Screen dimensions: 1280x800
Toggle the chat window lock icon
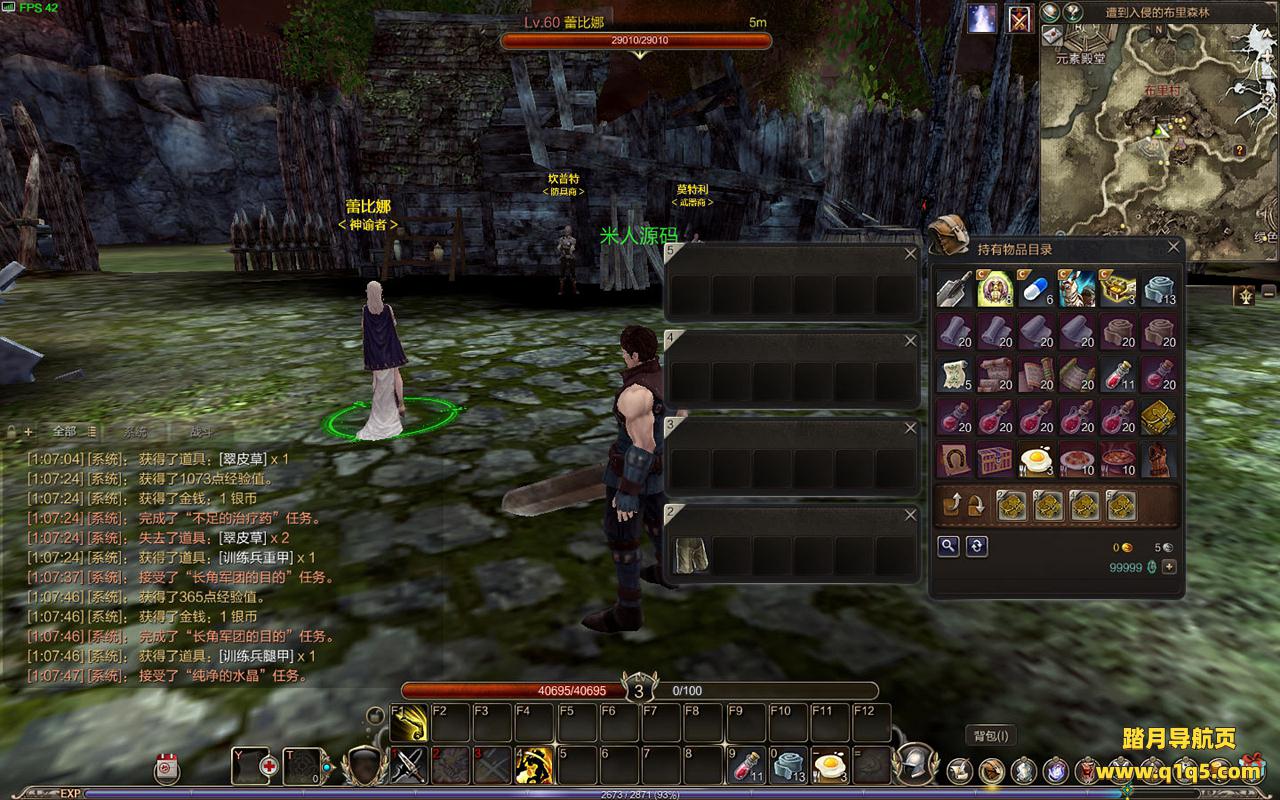[12, 432]
